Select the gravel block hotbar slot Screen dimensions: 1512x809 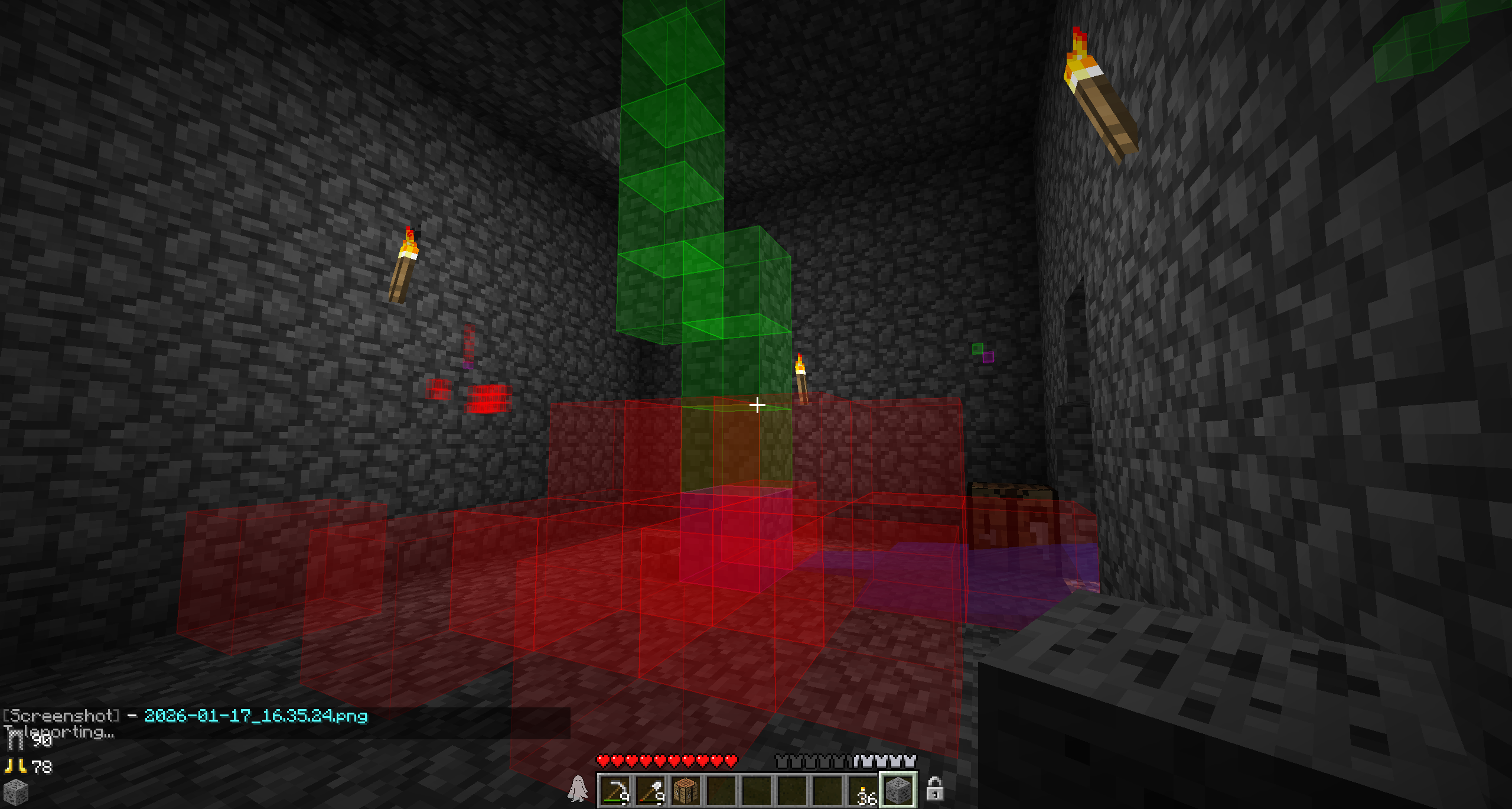(898, 790)
